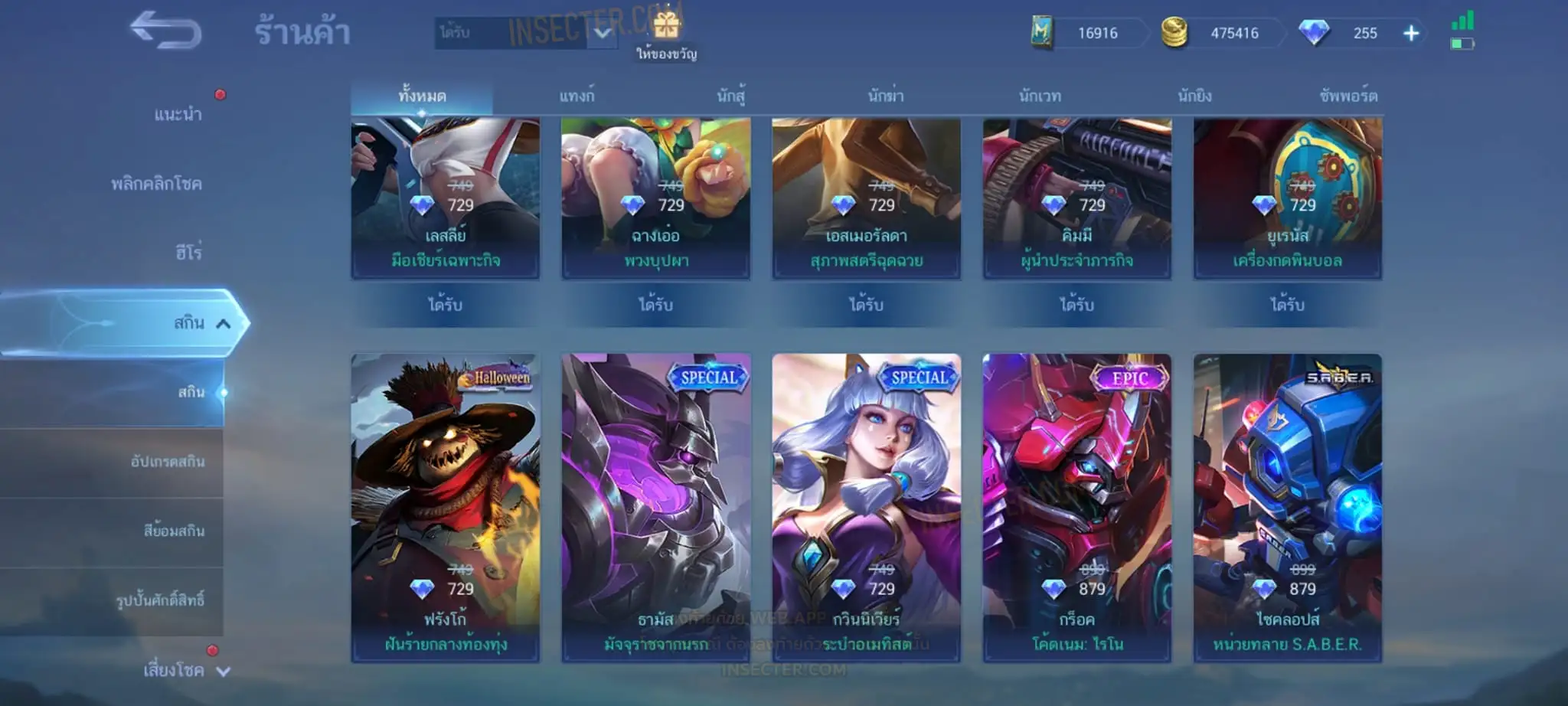This screenshot has width=1568, height=706.
Task: Open the อัปเกรดสกิน submenu
Action: pos(168,462)
